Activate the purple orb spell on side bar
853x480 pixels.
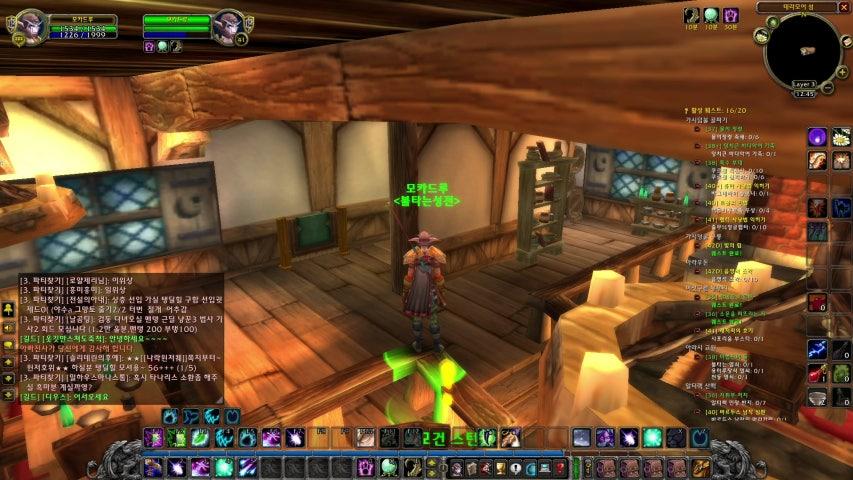tap(817, 136)
